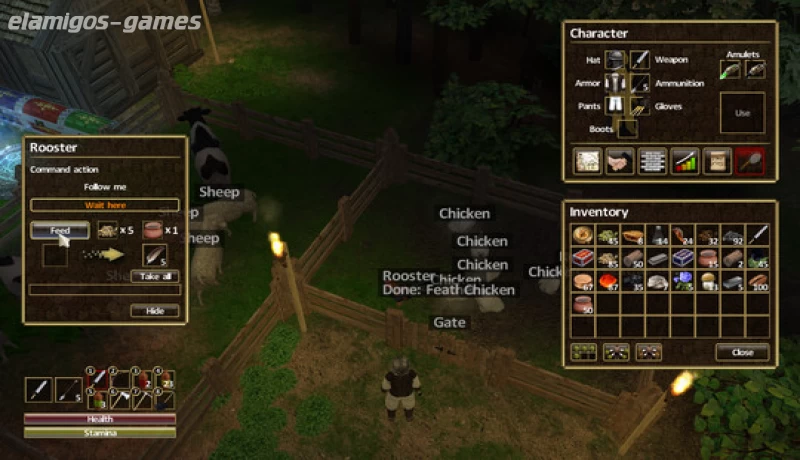Click the Use box in Character panel
Image resolution: width=800 pixels, height=460 pixels.
coord(742,113)
